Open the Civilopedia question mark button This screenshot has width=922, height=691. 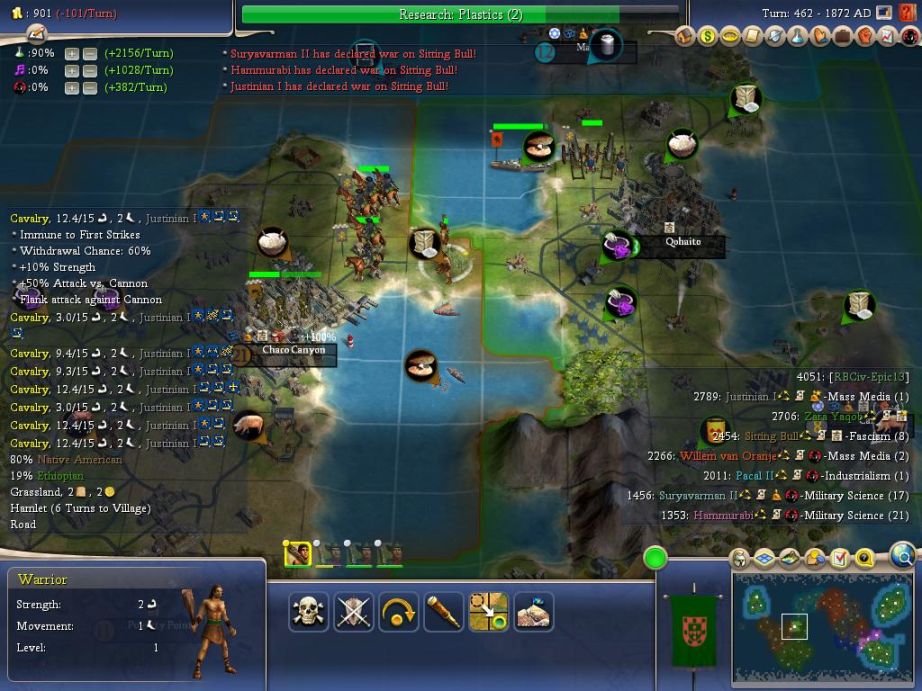pyautogui.click(x=908, y=13)
